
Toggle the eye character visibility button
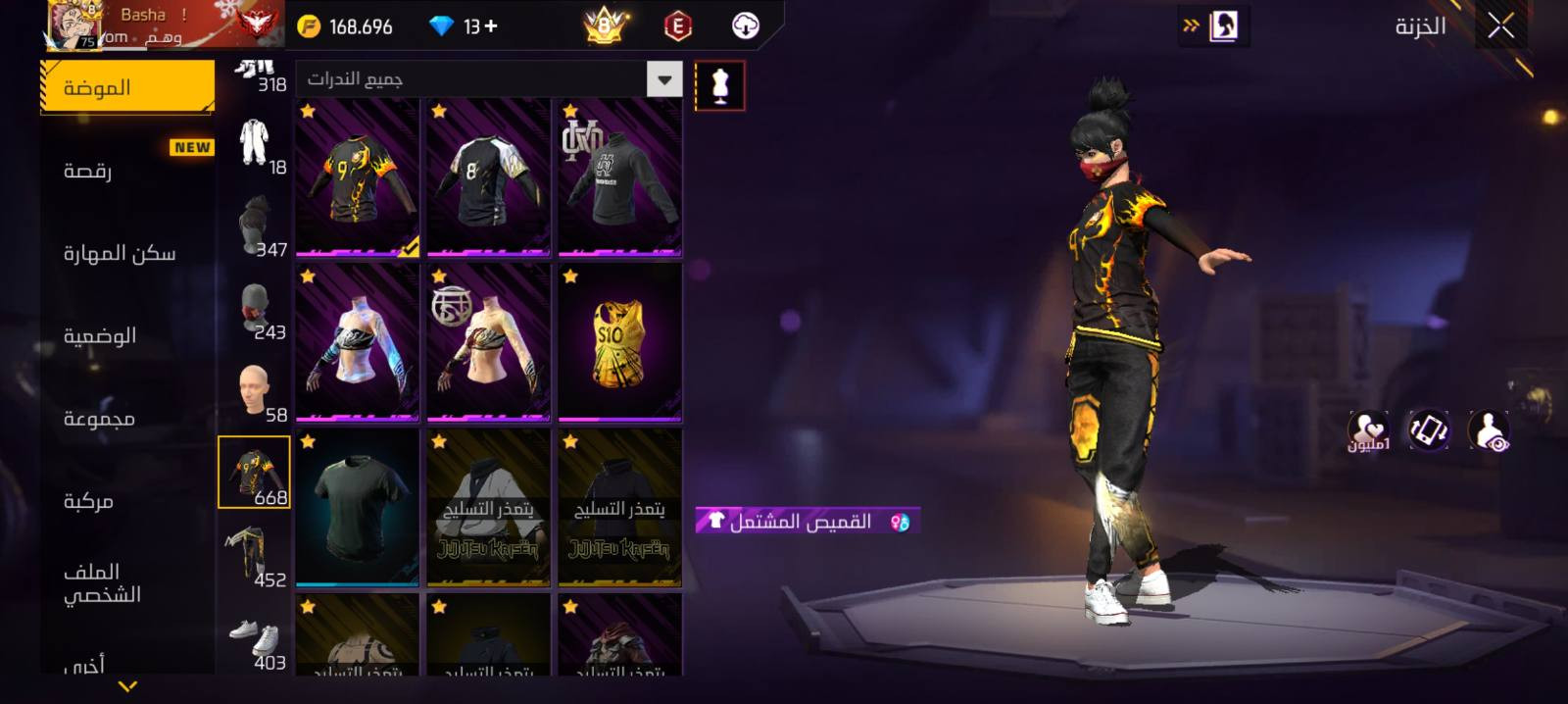coord(1489,430)
